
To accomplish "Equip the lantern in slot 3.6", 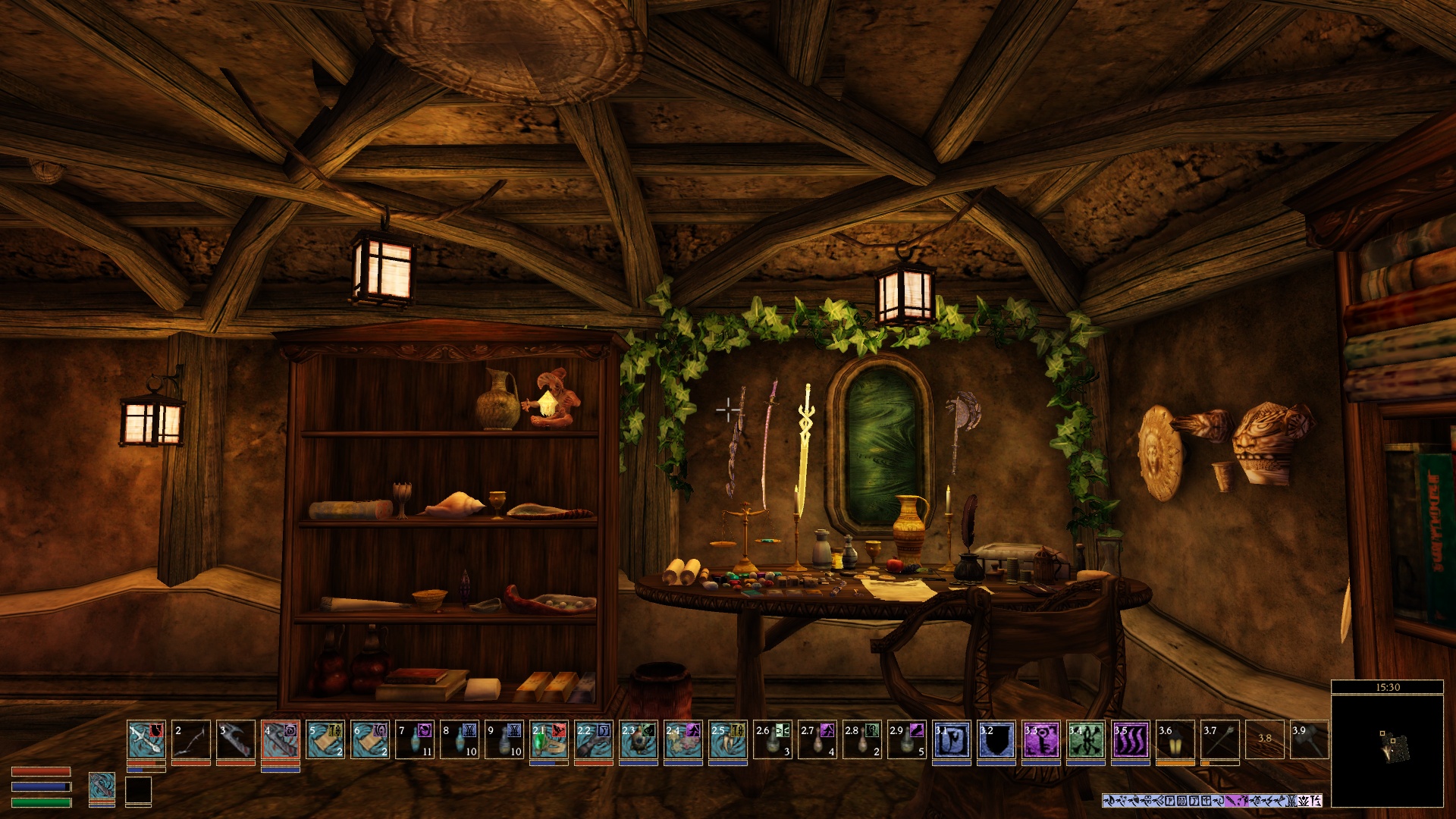I will click(x=1175, y=739).
